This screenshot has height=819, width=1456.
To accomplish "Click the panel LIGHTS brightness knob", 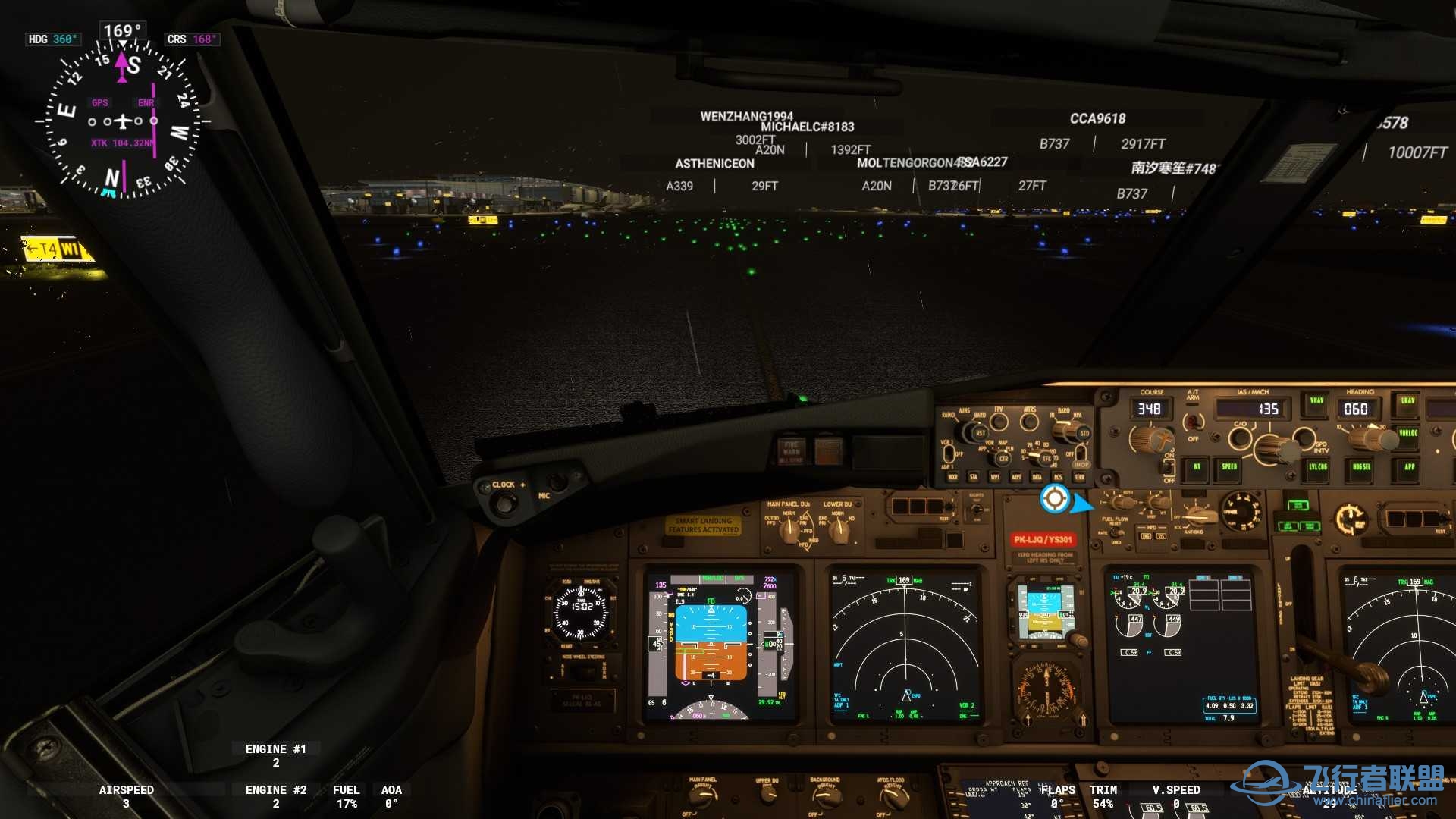I will [977, 510].
